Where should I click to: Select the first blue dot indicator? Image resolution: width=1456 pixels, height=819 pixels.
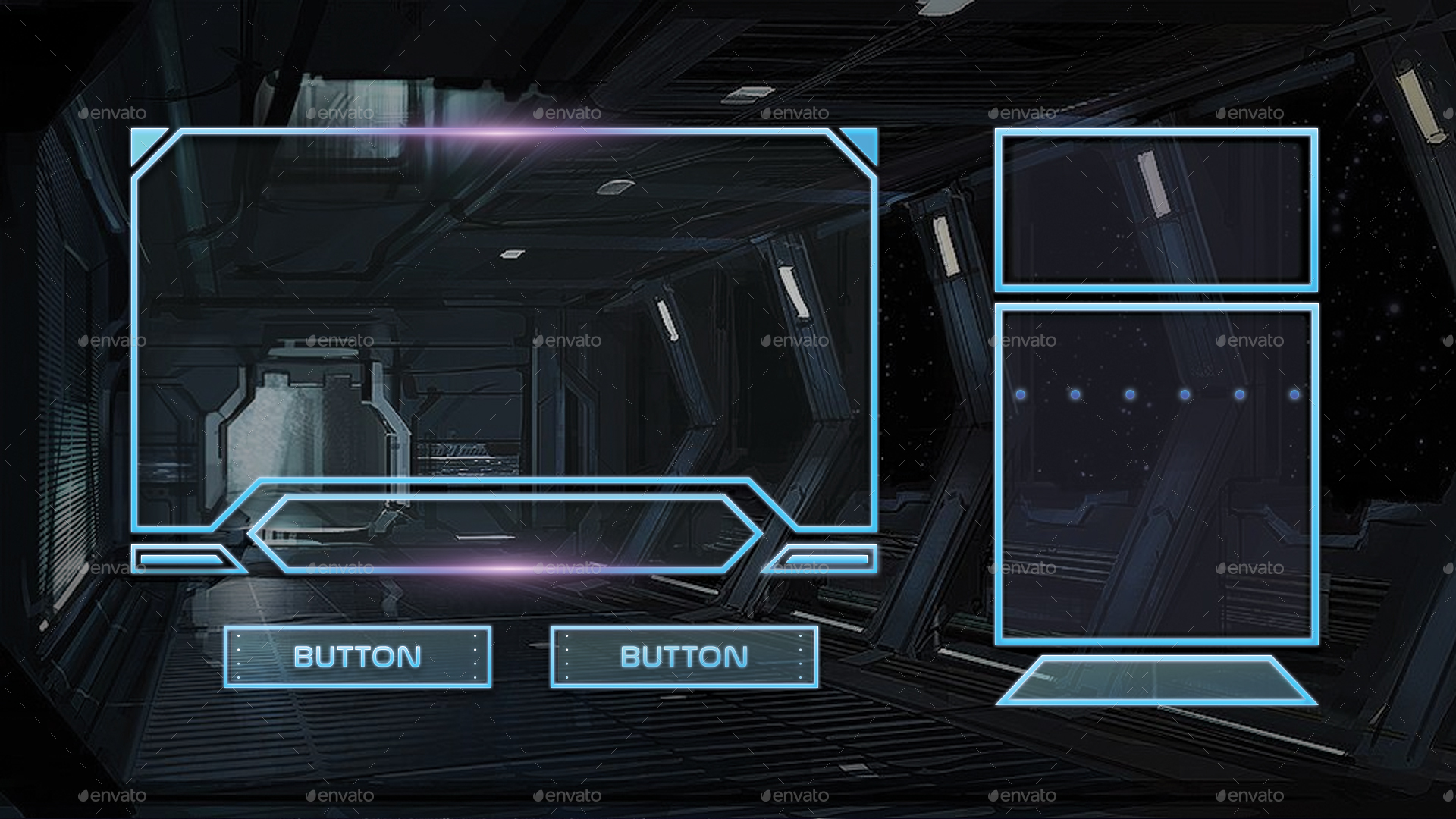coord(1020,393)
